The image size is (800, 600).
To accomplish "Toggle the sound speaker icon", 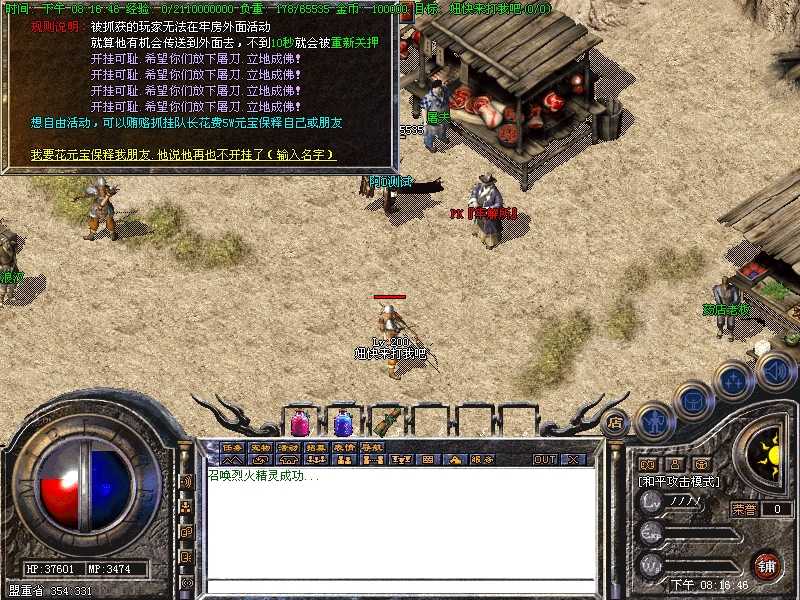I will 776,371.
